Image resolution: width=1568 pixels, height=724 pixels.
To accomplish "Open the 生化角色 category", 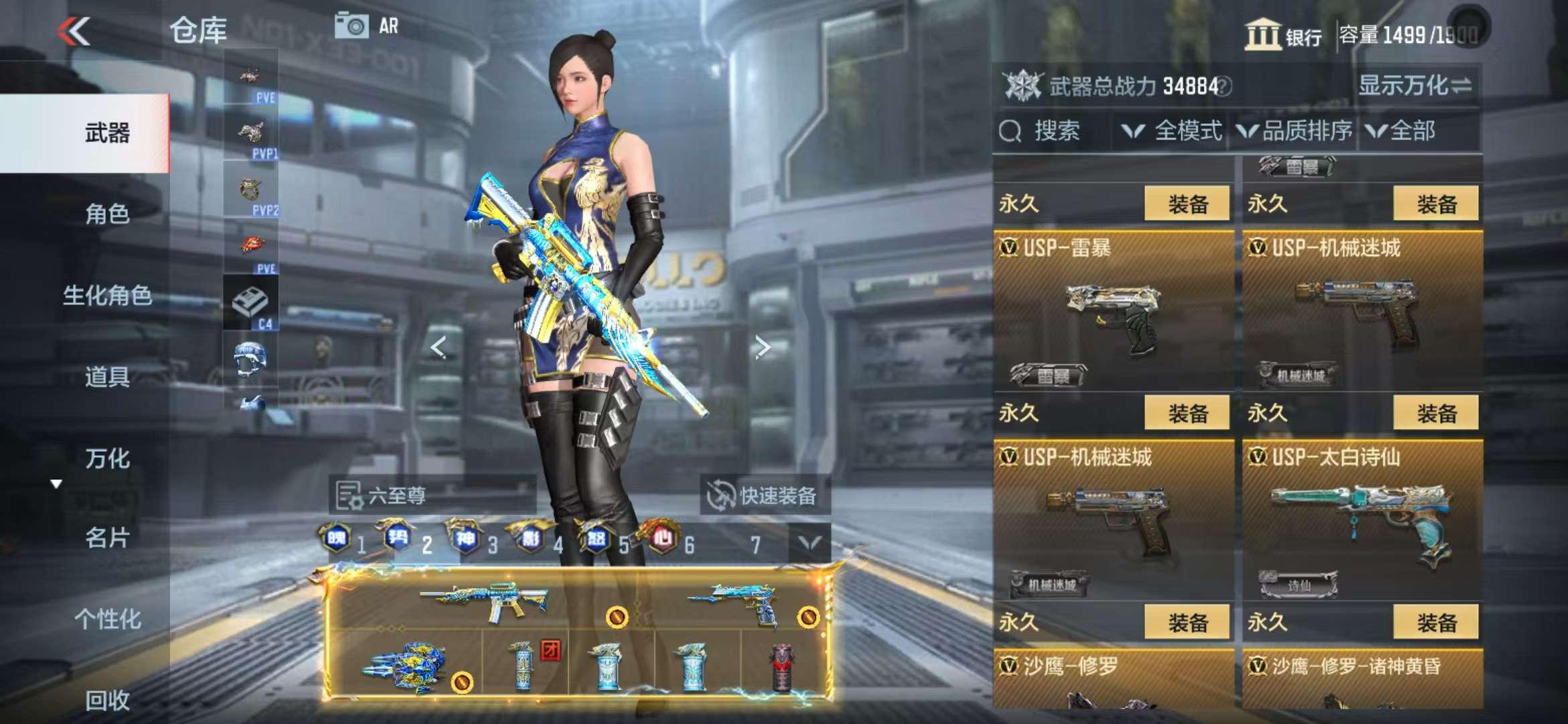I will [107, 295].
